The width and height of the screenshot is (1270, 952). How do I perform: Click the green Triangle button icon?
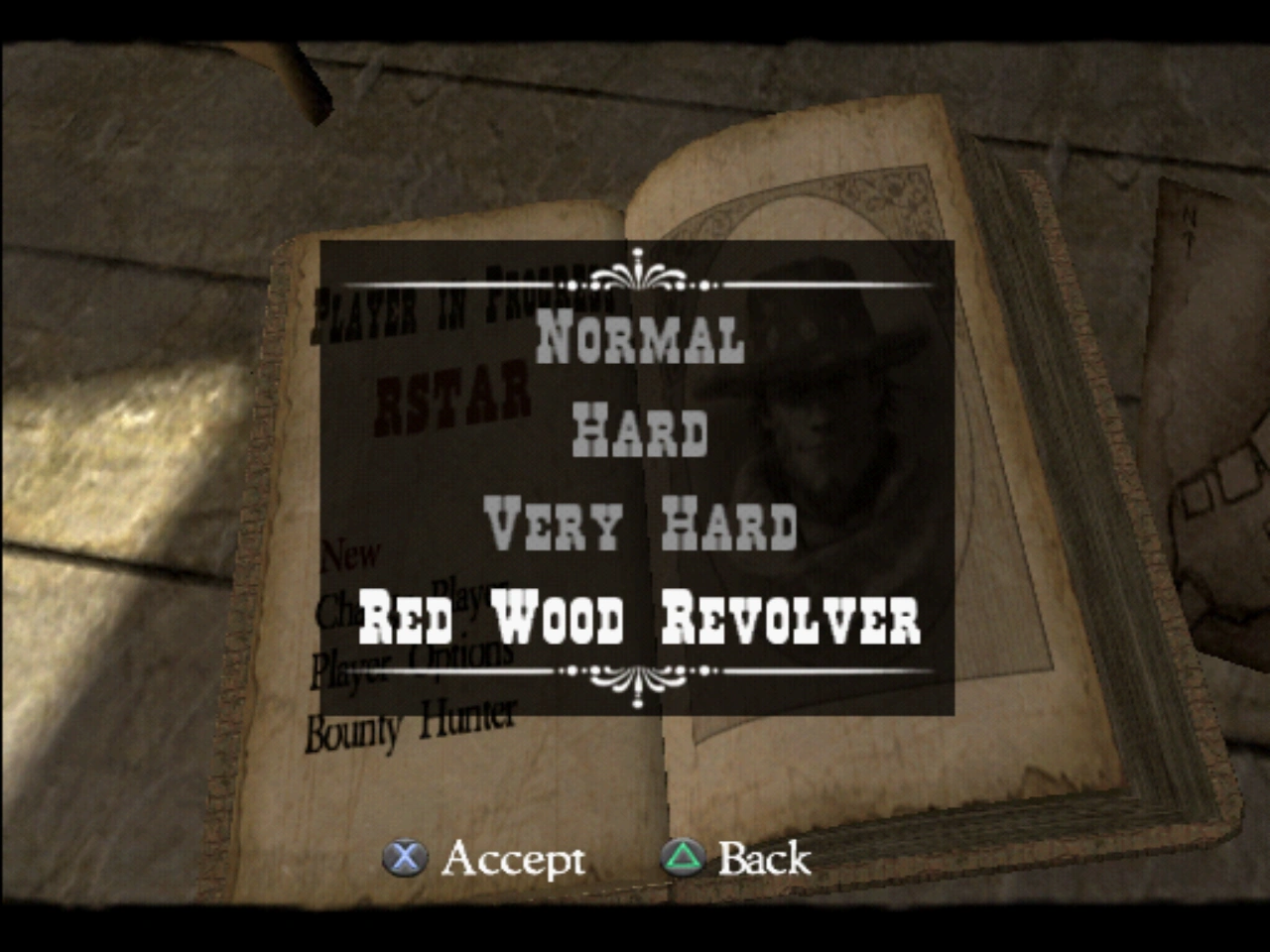(684, 859)
